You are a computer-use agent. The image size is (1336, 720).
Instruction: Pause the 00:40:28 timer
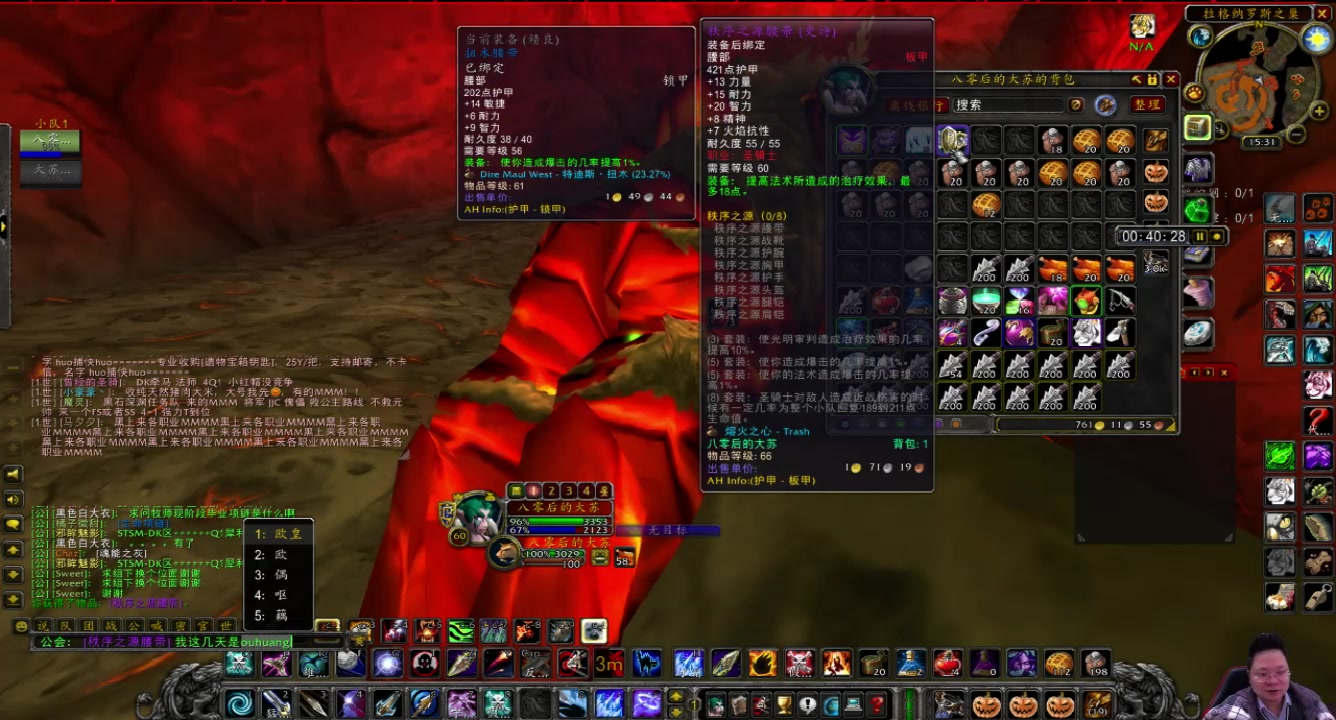click(x=1200, y=236)
